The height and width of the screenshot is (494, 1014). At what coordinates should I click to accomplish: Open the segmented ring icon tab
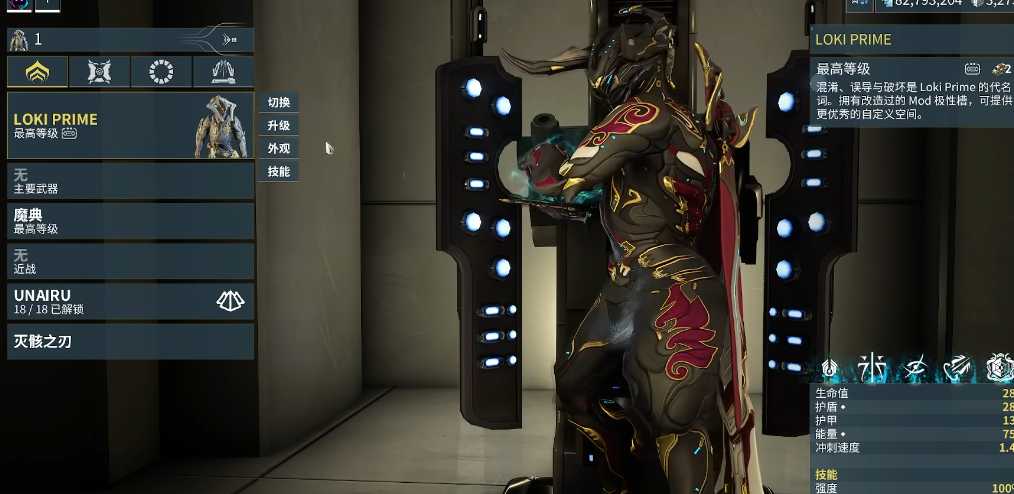161,72
